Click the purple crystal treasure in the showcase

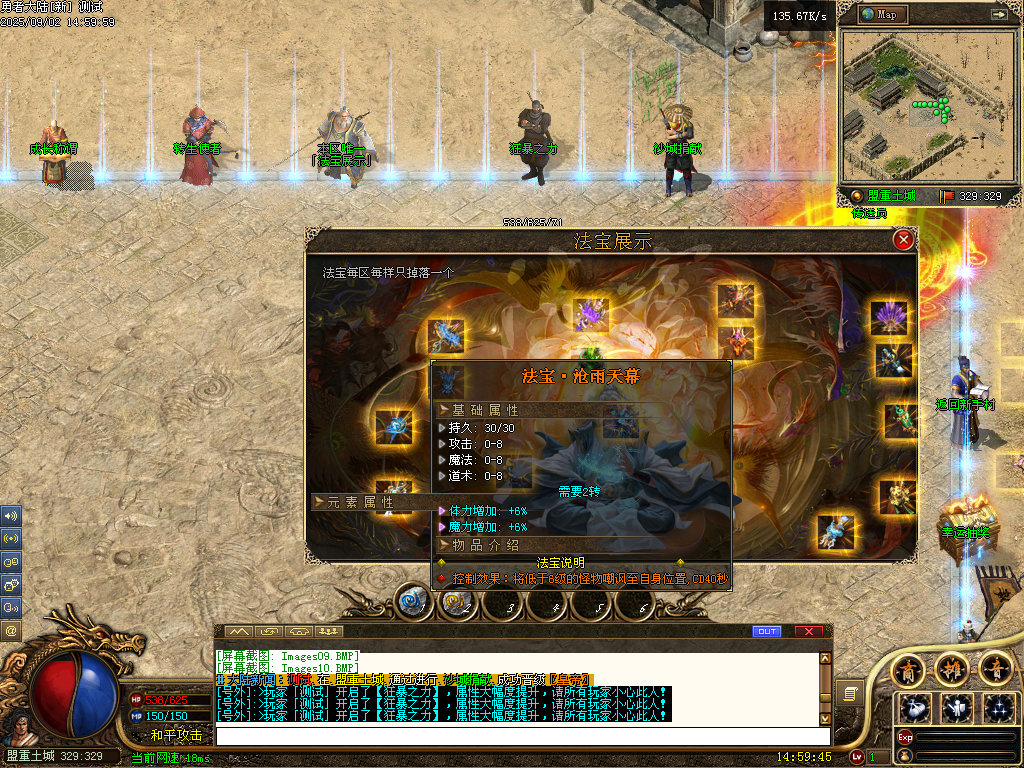591,313
